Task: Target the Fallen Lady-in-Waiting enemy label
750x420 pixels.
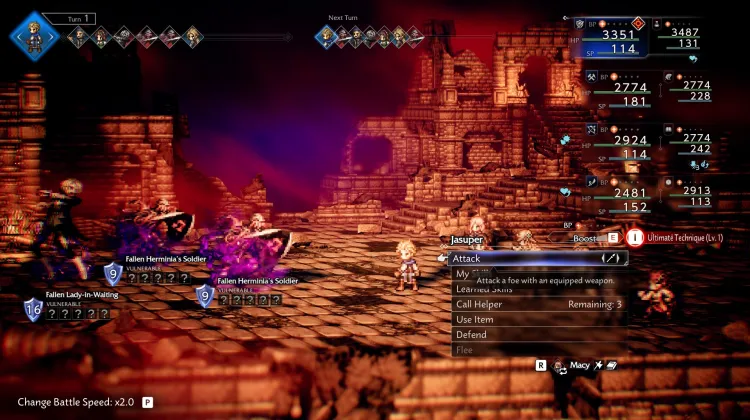Action: coord(82,295)
